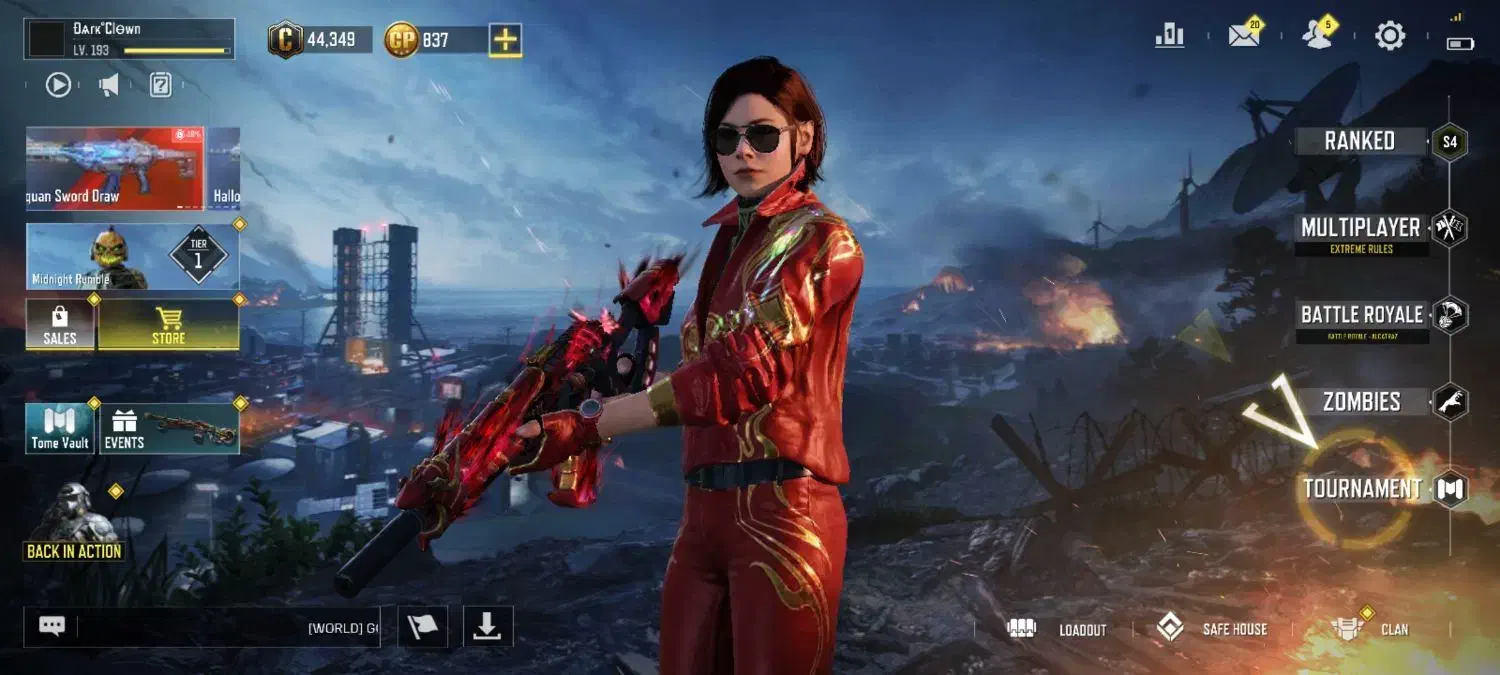1500x675 pixels.
Task: Open the Tournament mode
Action: tap(1362, 489)
